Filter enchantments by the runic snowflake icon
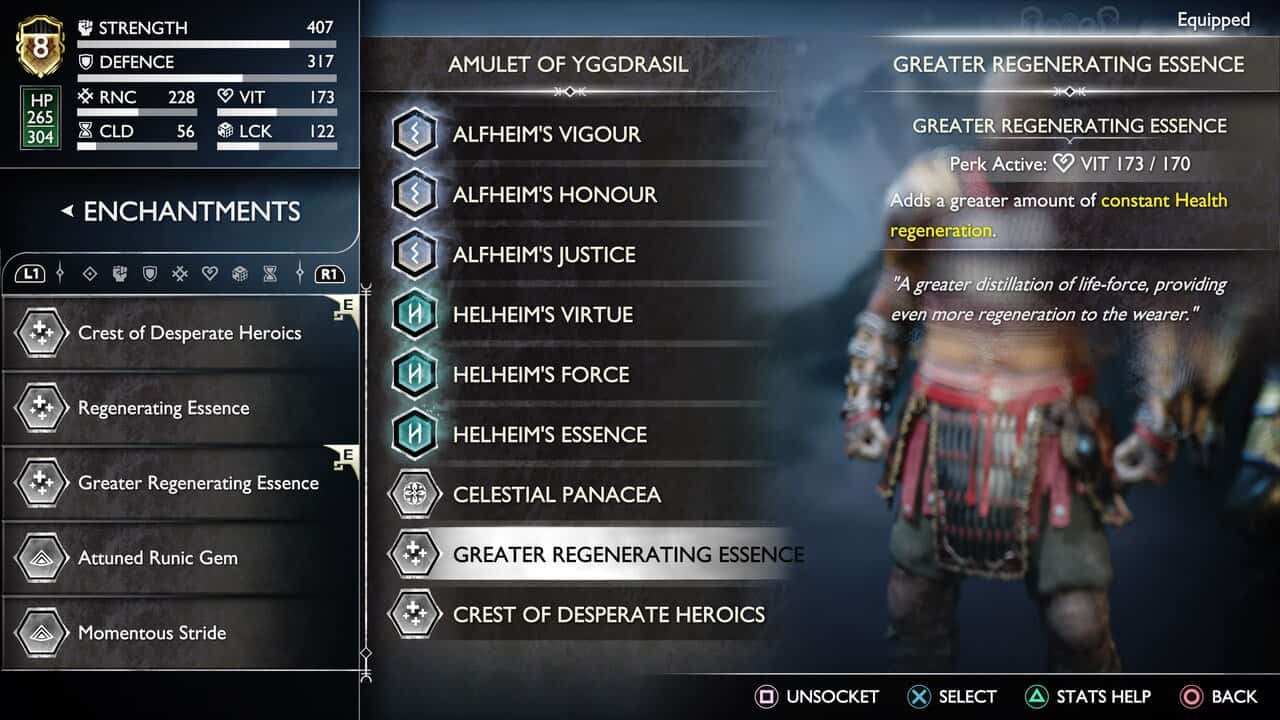 pos(180,273)
